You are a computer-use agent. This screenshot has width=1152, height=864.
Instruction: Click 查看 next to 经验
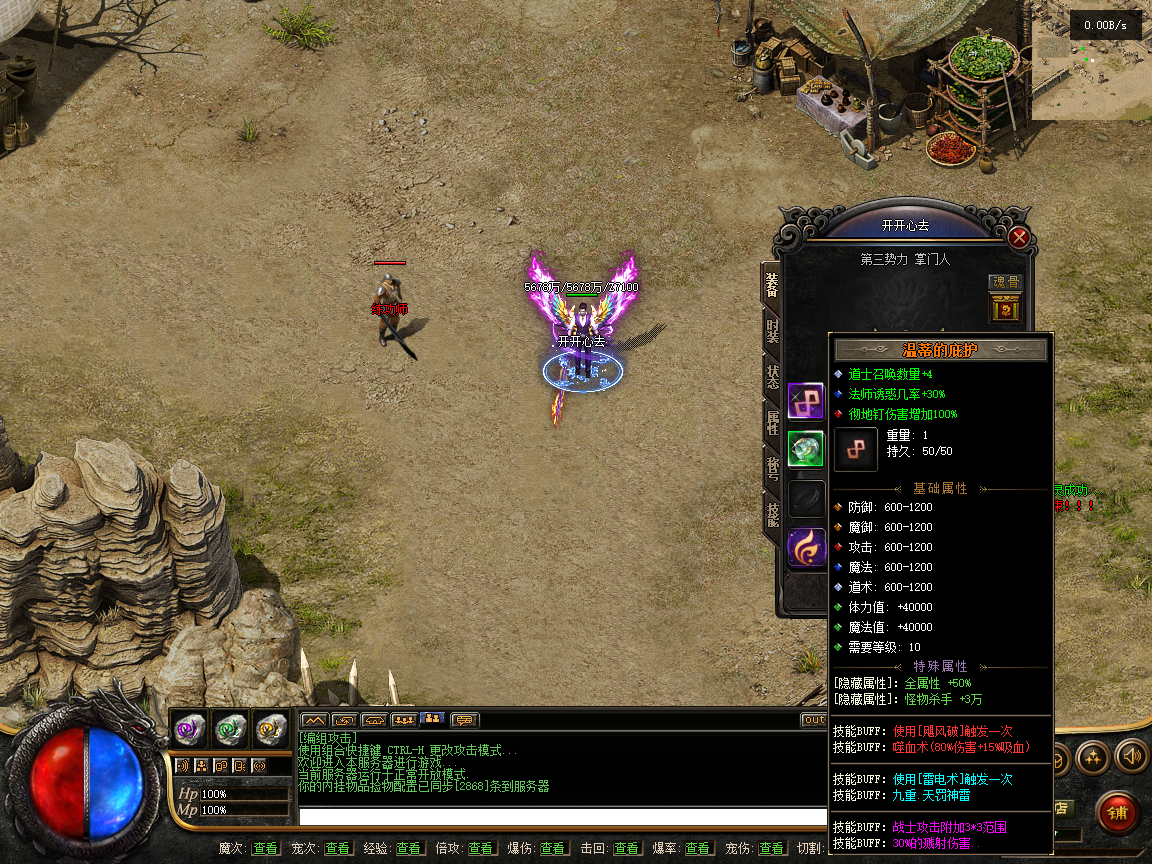[x=409, y=848]
